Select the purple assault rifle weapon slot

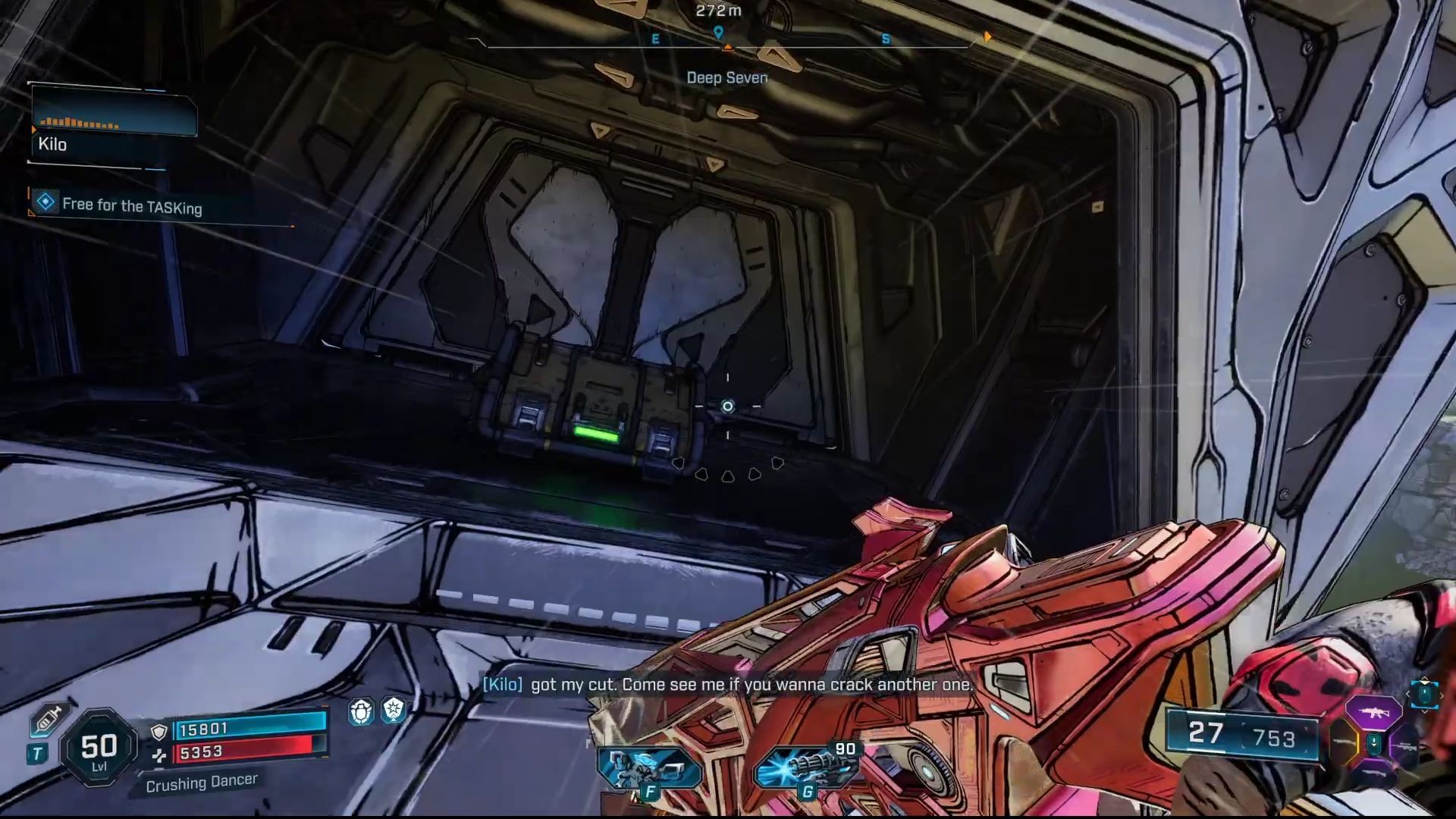pyautogui.click(x=1373, y=713)
